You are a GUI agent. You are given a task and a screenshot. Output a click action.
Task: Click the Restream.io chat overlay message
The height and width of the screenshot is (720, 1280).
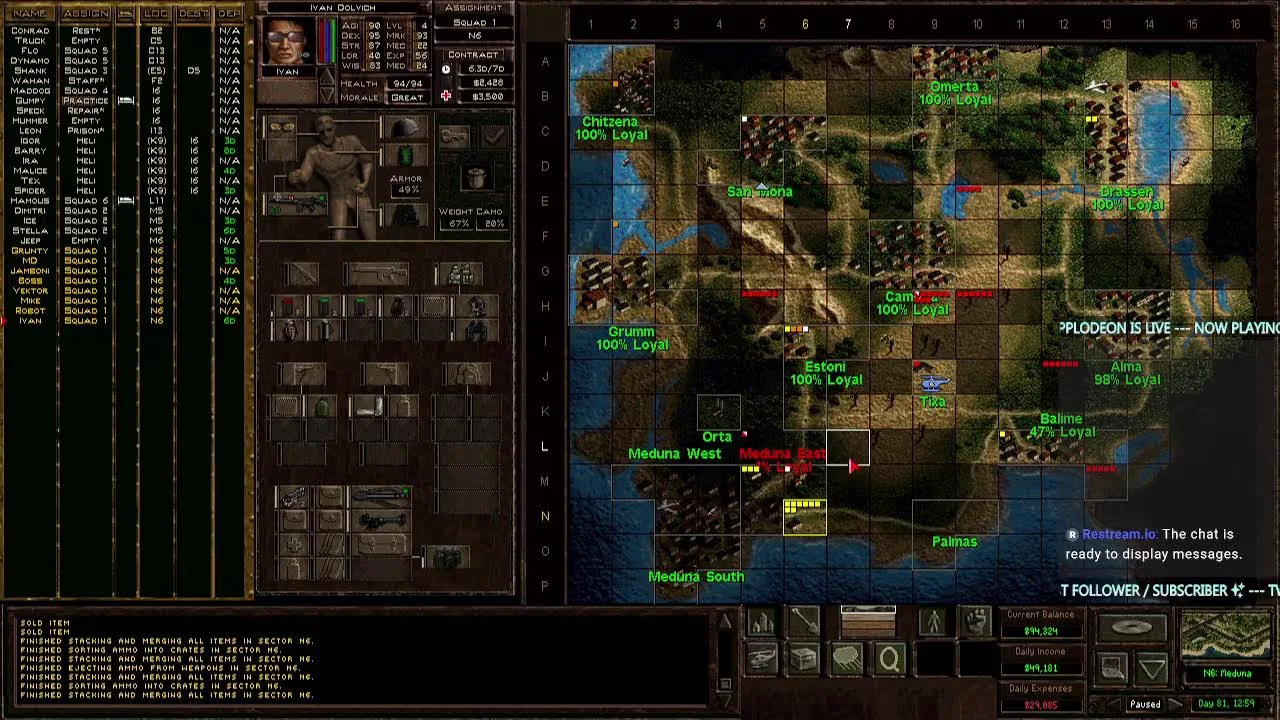pyautogui.click(x=1153, y=544)
